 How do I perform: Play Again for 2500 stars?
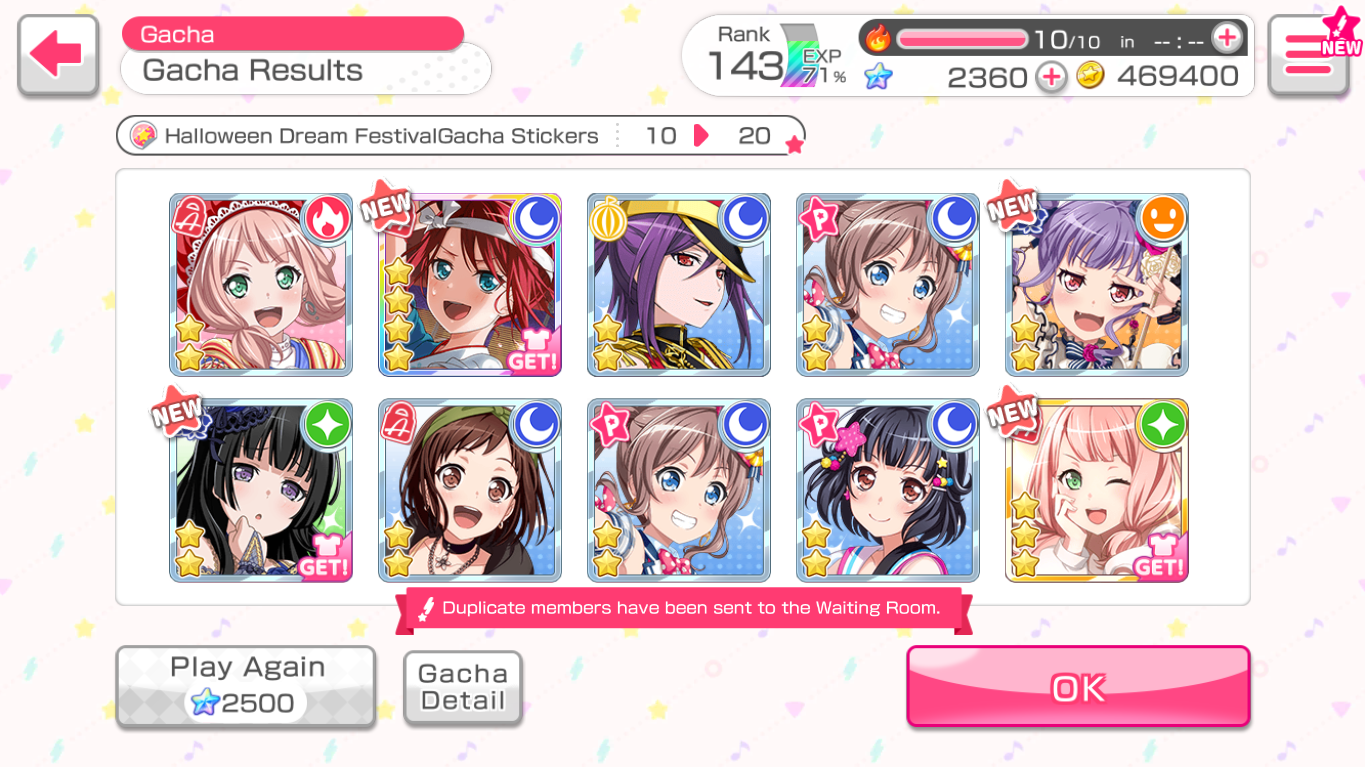coord(246,686)
